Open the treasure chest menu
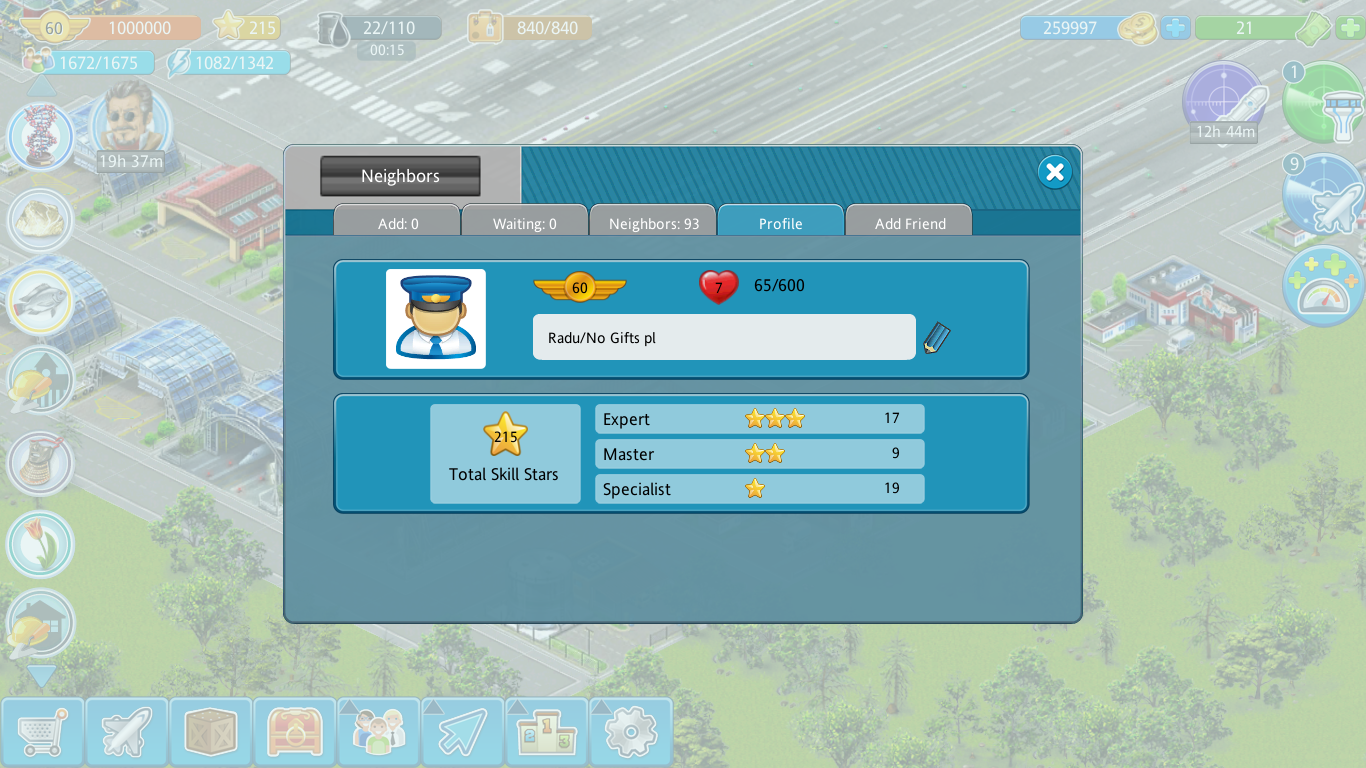The width and height of the screenshot is (1366, 768). [294, 733]
